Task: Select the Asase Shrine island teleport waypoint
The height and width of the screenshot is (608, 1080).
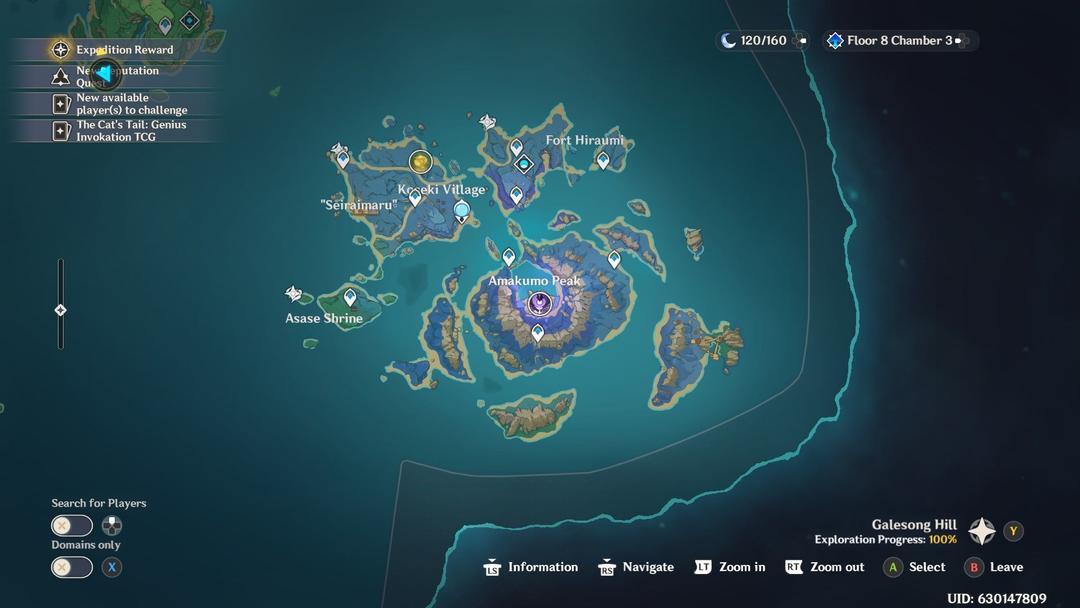Action: [x=350, y=297]
